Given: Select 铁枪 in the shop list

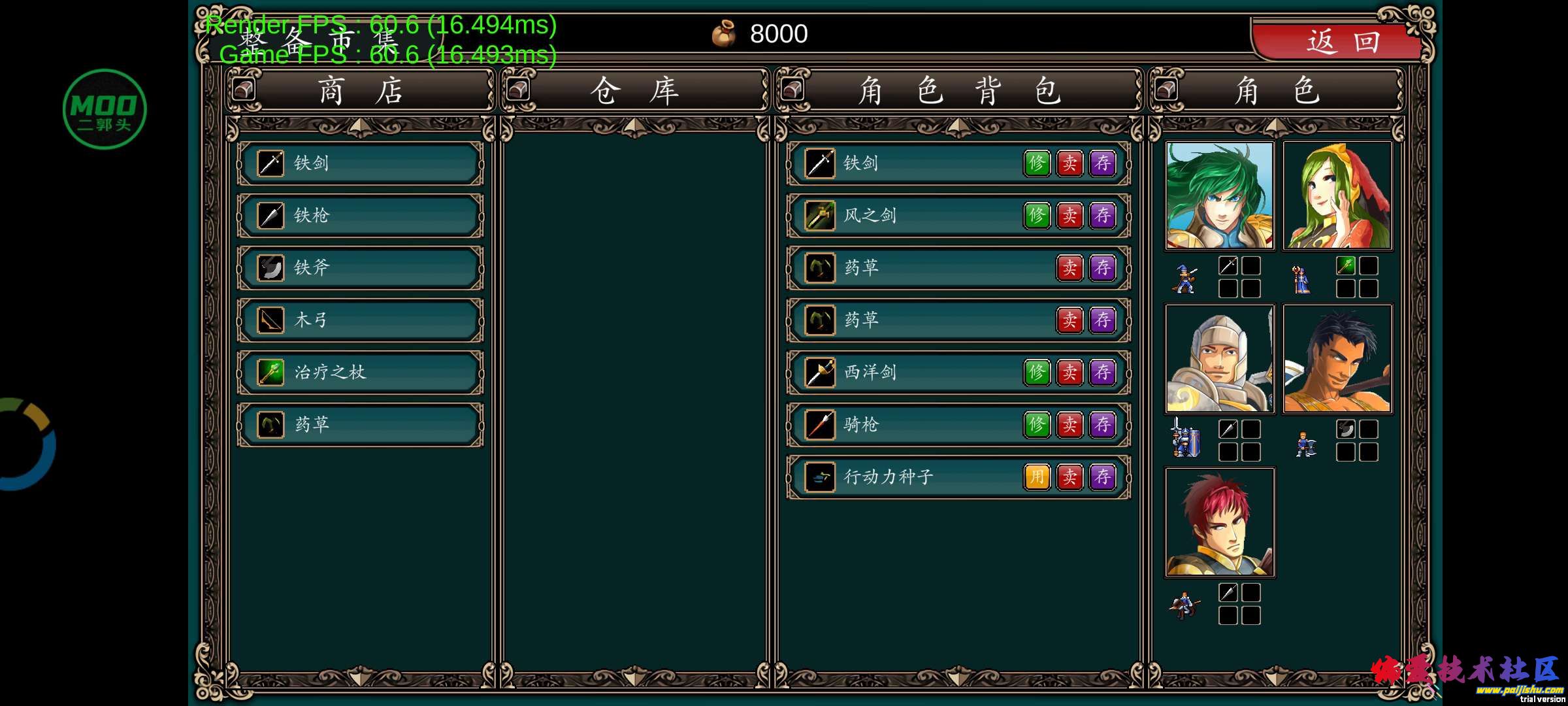Looking at the screenshot, I should [361, 216].
